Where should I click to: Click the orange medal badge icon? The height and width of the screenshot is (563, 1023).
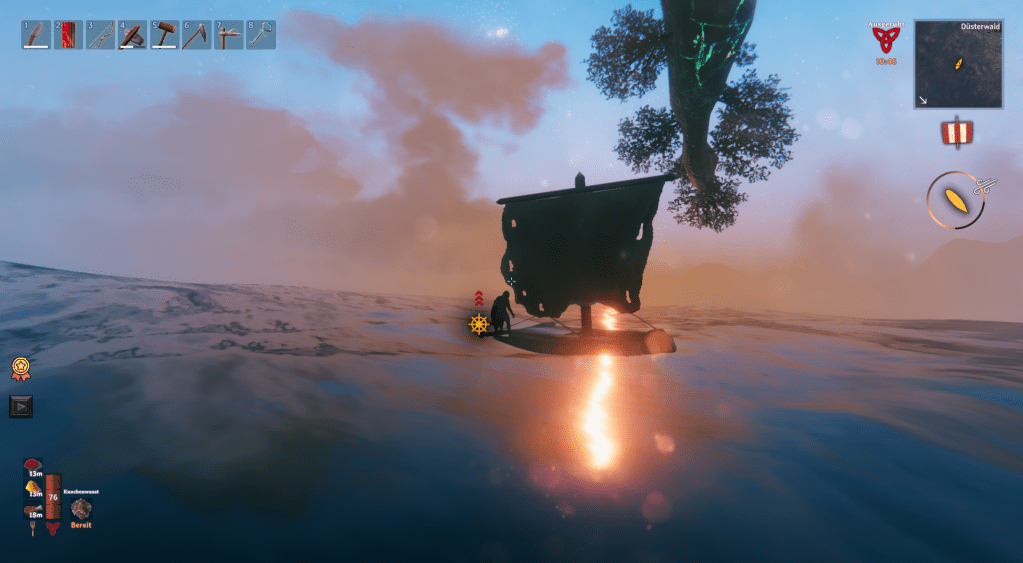pos(20,367)
